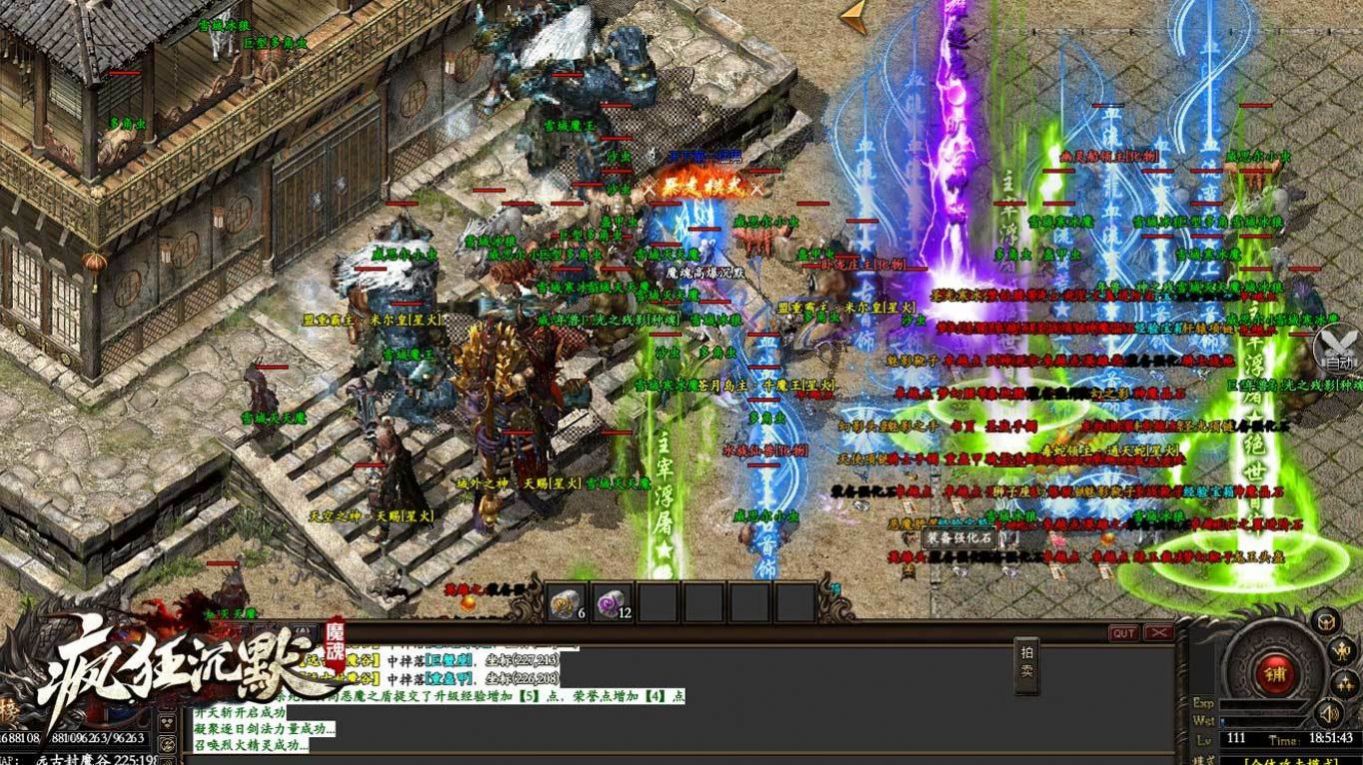
Task: Open the 拍卖 auction tab
Action: (x=1025, y=666)
